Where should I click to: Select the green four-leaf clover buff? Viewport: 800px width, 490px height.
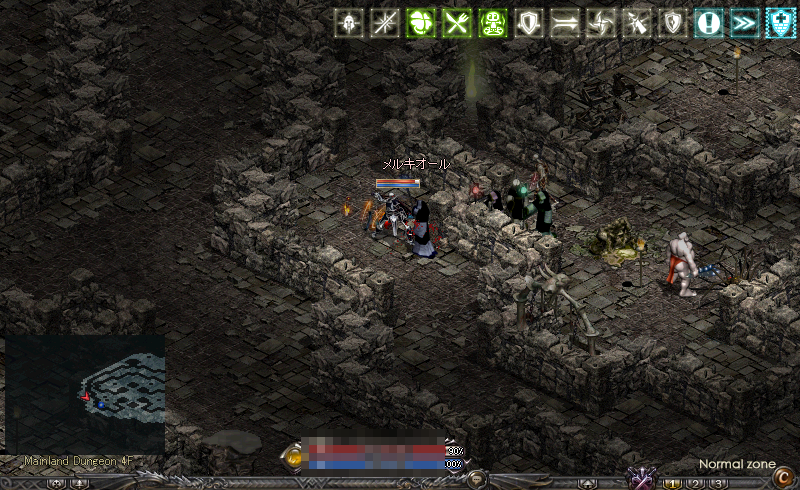(420, 23)
